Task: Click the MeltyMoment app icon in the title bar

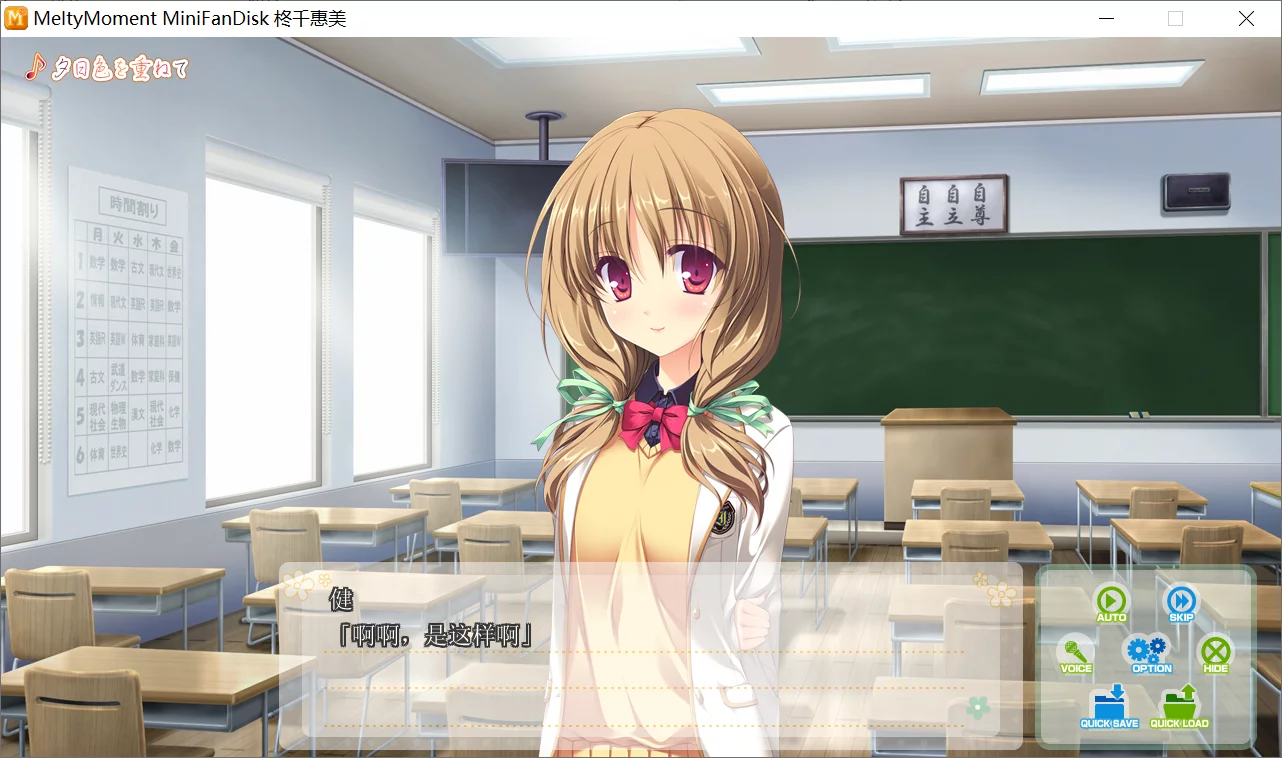Action: tap(16, 18)
